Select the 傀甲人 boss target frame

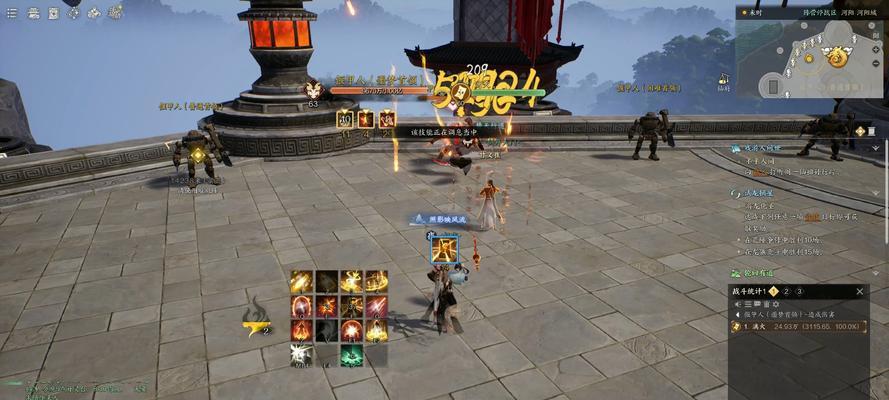(368, 90)
